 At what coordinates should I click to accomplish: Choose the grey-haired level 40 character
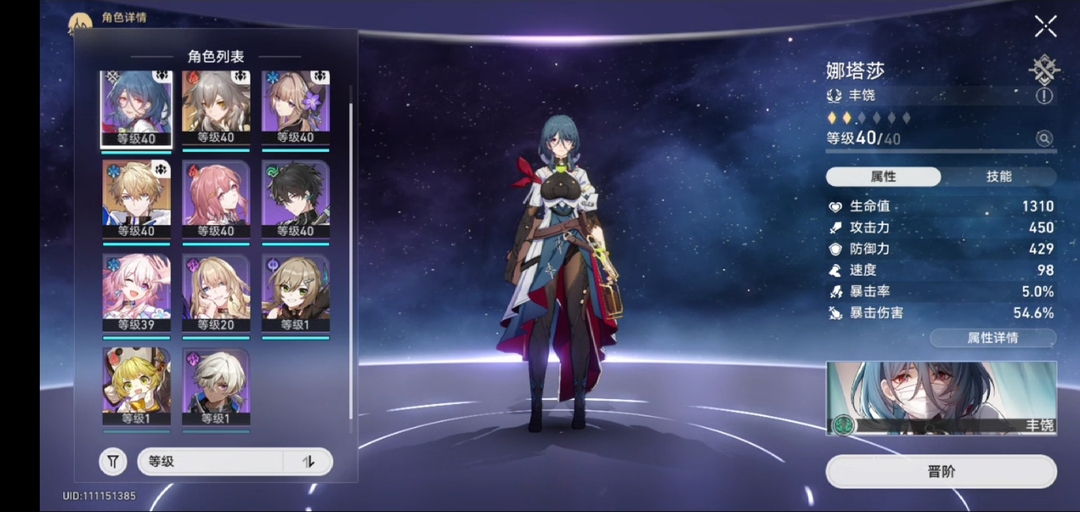[216, 108]
